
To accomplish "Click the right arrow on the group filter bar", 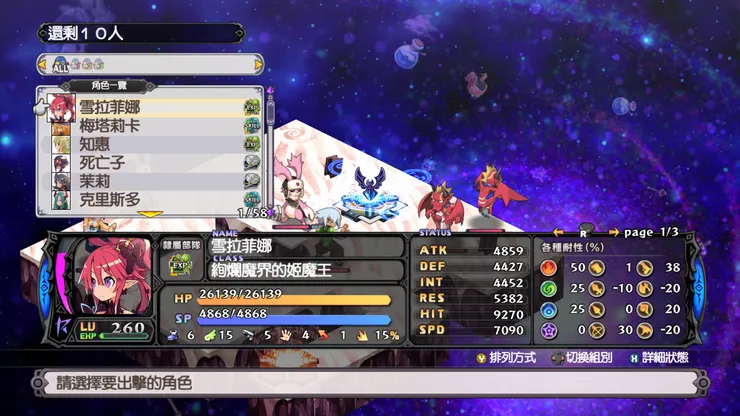I will pos(259,66).
